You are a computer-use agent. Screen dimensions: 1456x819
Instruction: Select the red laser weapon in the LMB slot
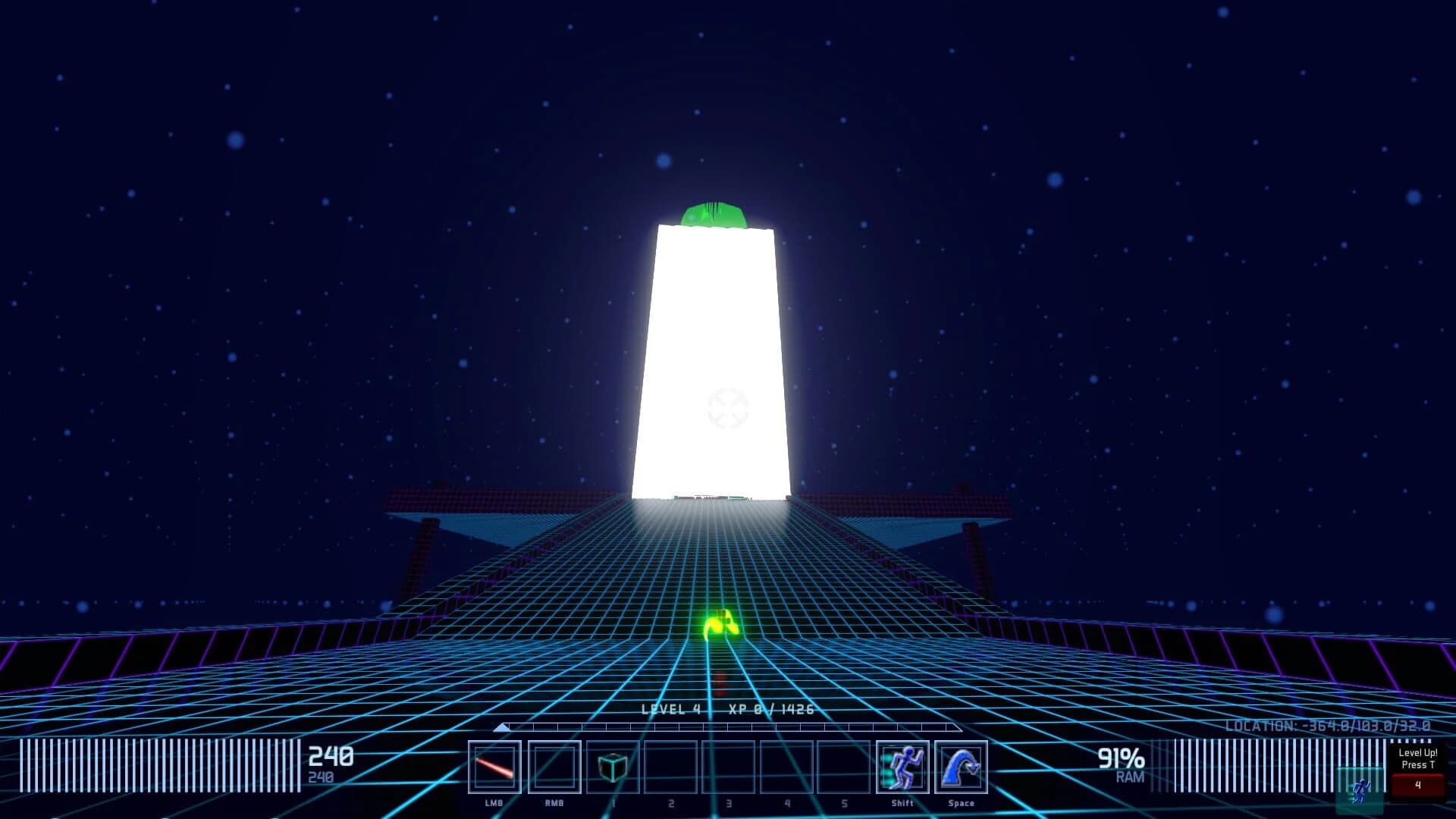(494, 766)
